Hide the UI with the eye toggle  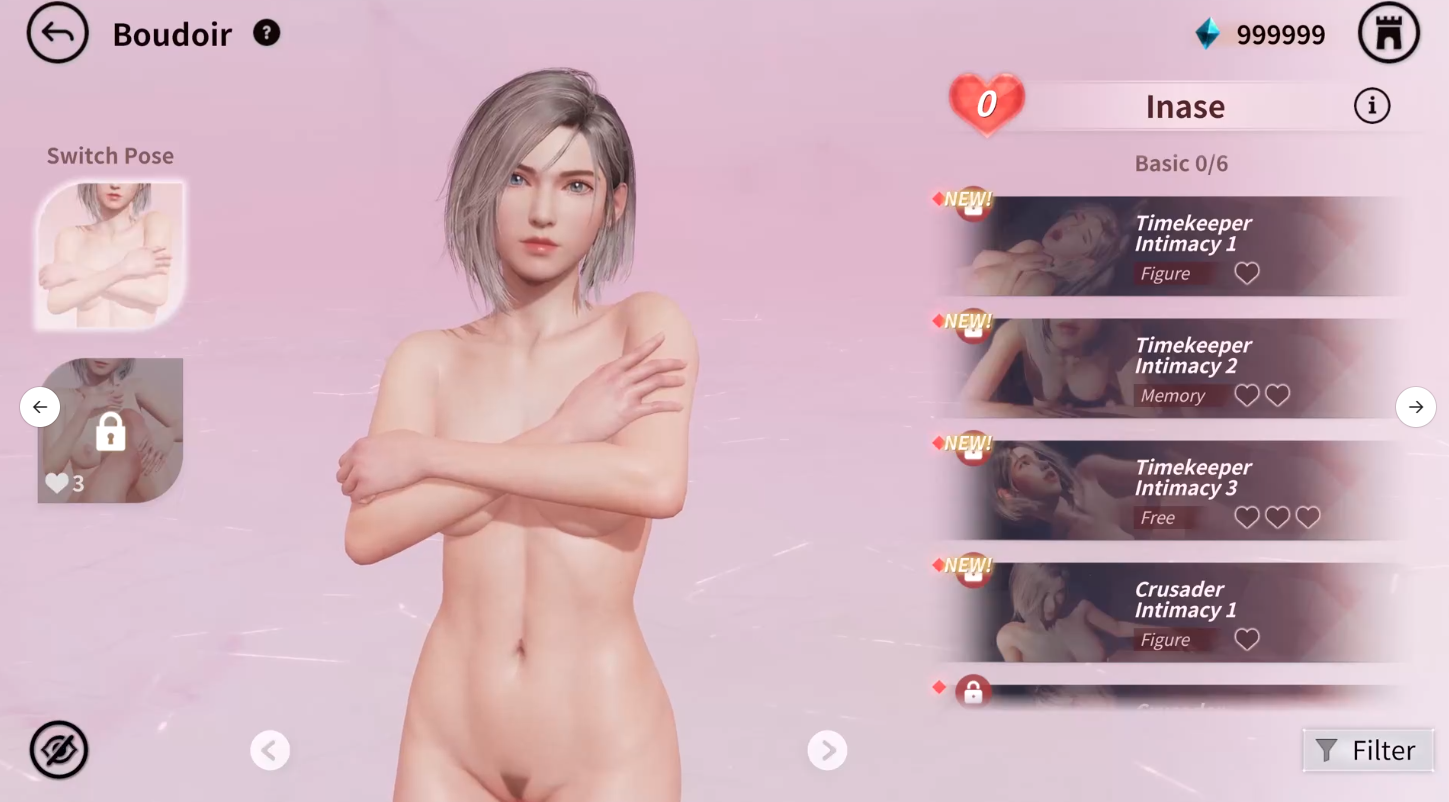58,750
